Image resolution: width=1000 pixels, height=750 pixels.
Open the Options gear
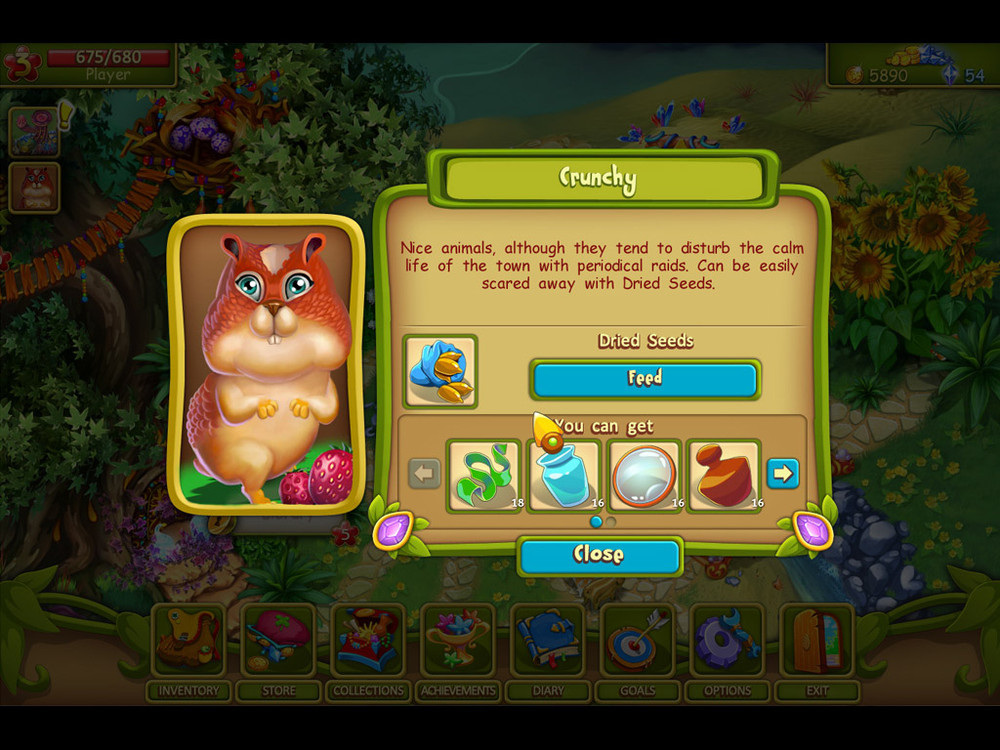[x=728, y=640]
